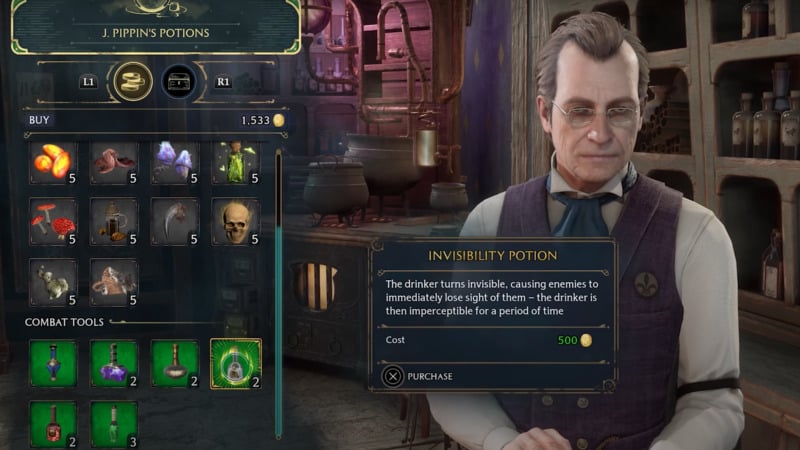Choose the blue potion combat tool

(53, 363)
